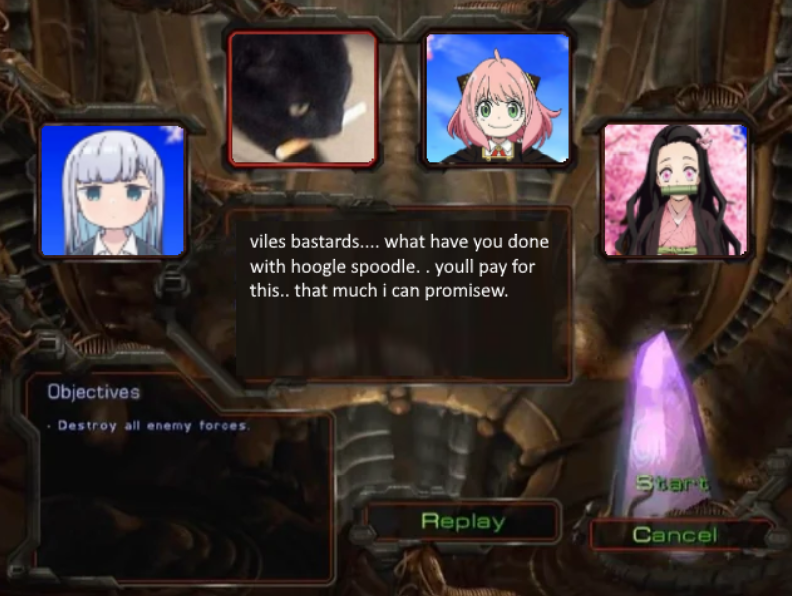Choose the black cat portrait
792x596 pixels.
[303, 98]
